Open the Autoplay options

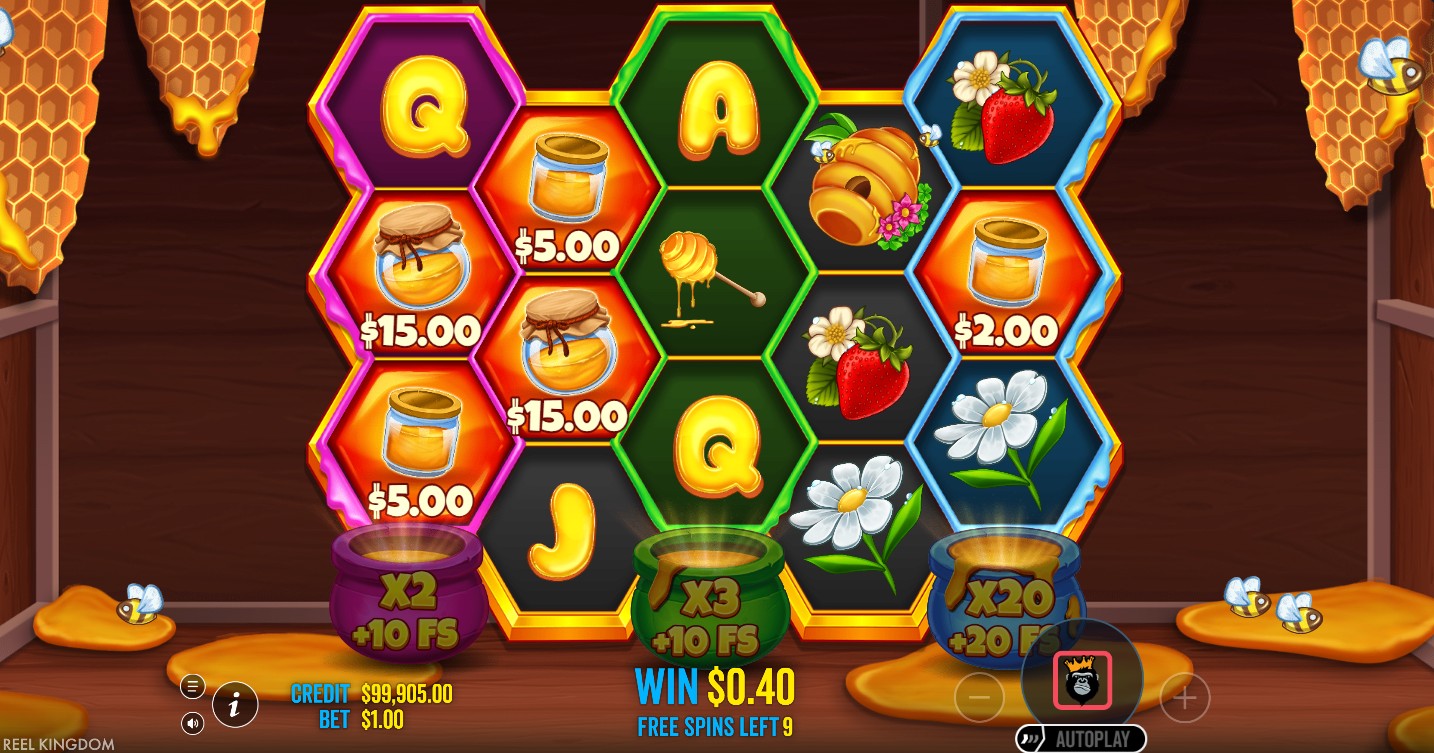pyautogui.click(x=1082, y=740)
